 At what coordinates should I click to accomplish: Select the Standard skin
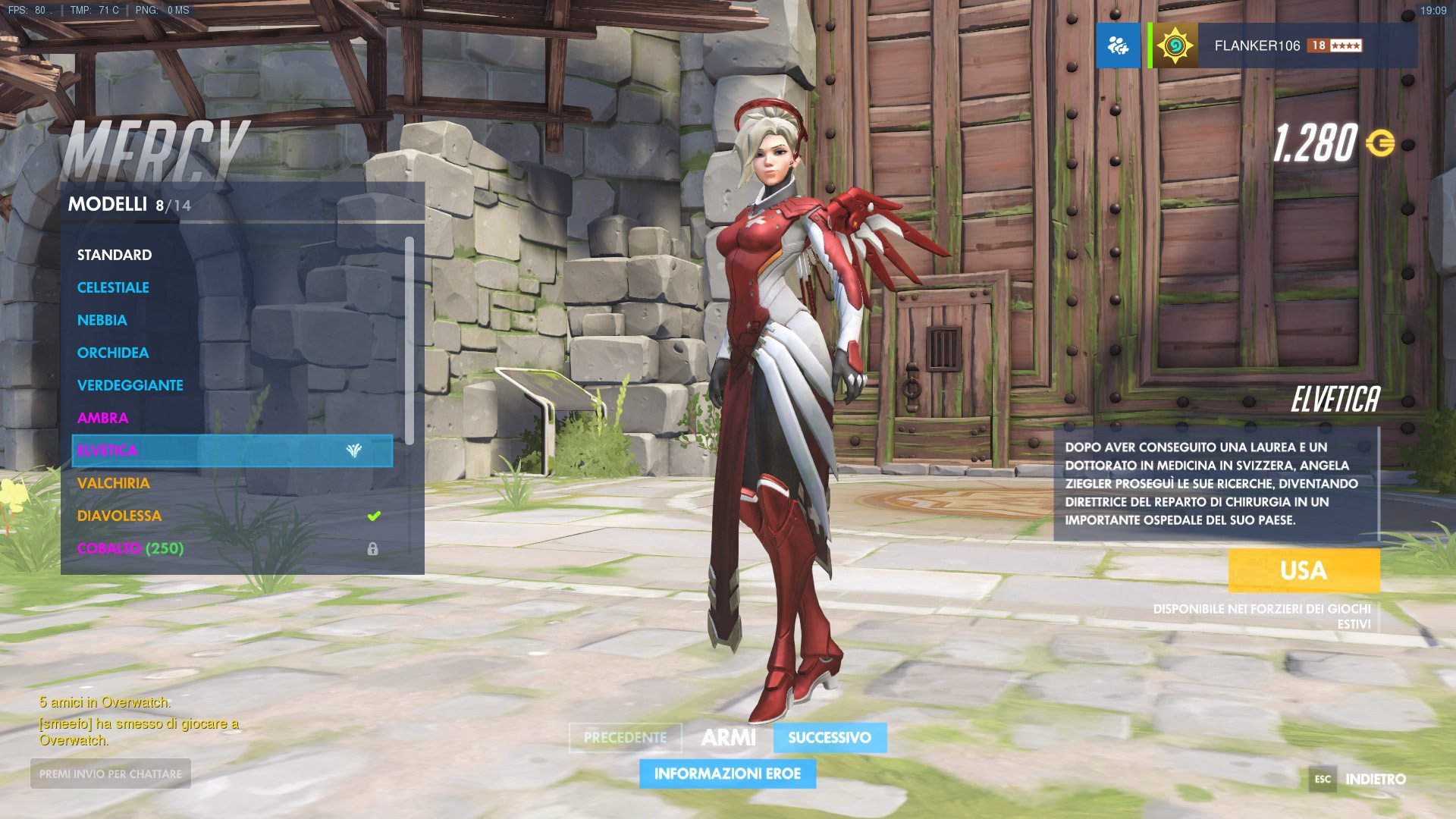[x=115, y=255]
